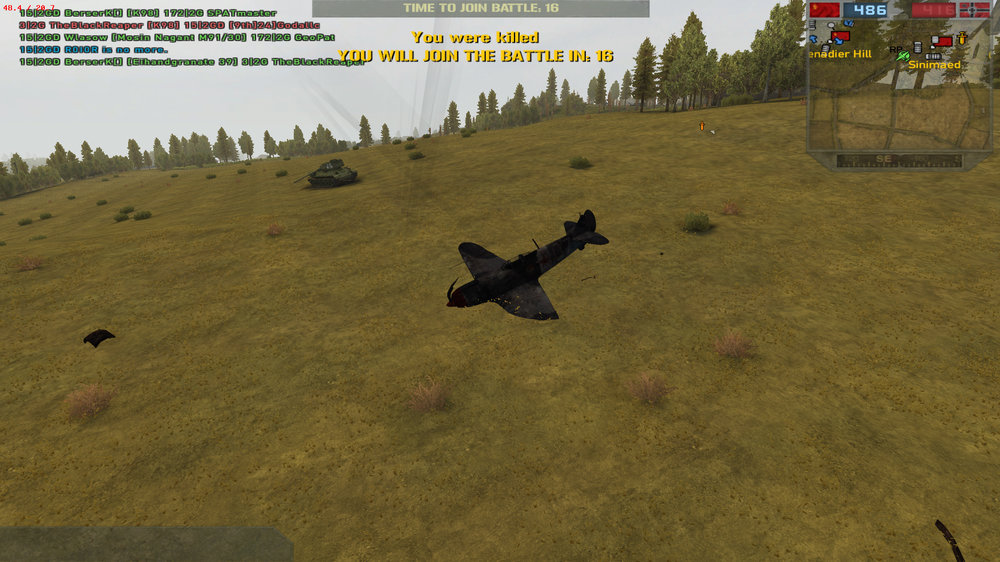Click the Grenadier Hill flag marker
Image resolution: width=1000 pixels, height=562 pixels.
click(840, 37)
